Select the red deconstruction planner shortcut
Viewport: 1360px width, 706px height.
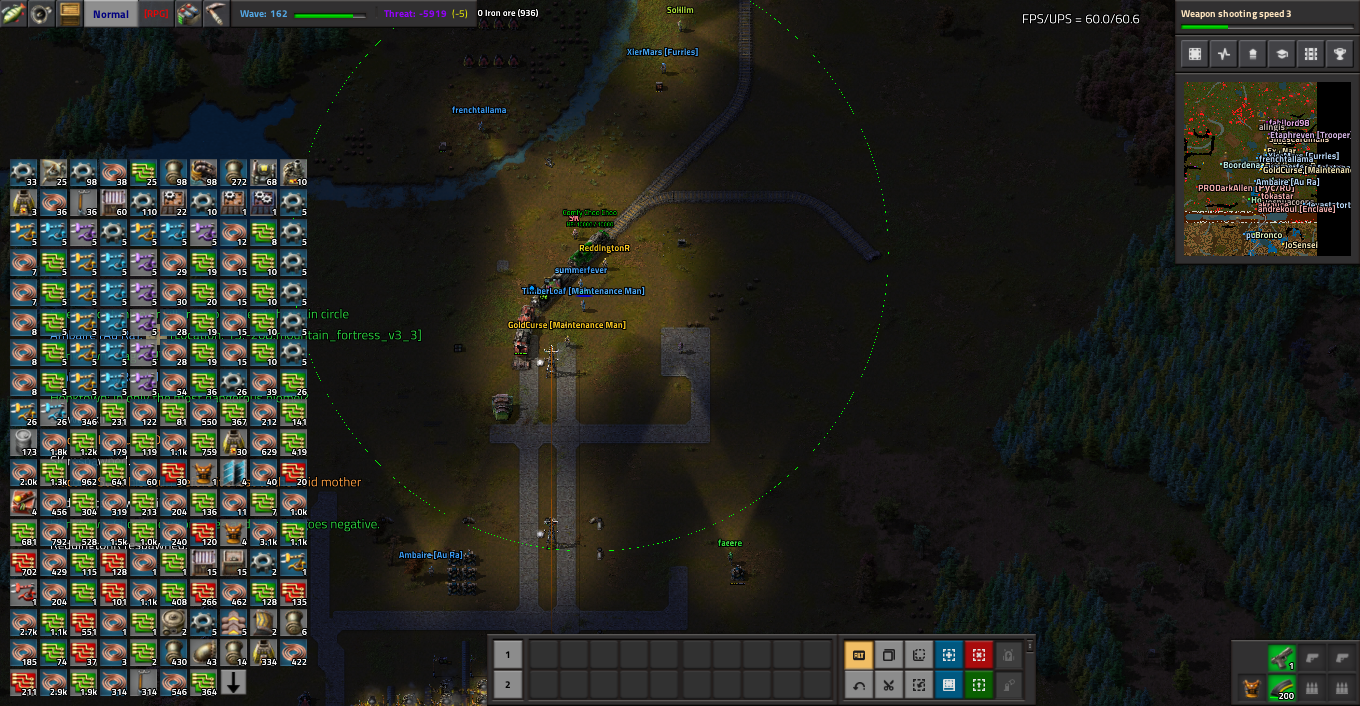(x=978, y=655)
